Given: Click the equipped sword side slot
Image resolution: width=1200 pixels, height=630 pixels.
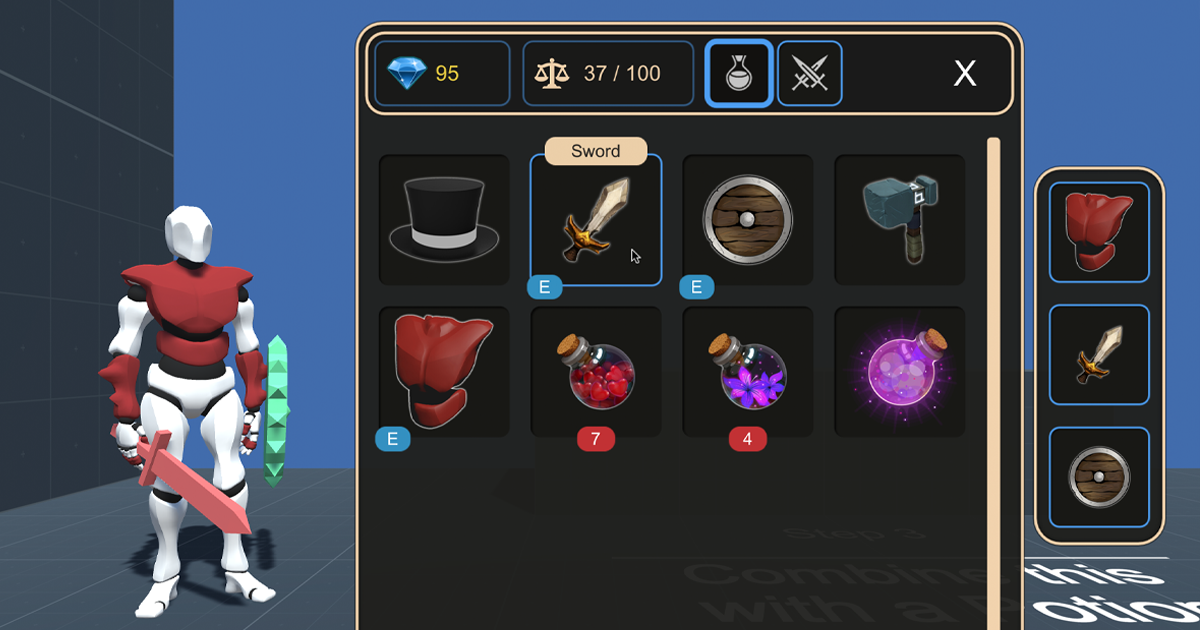Looking at the screenshot, I should click(1099, 355).
